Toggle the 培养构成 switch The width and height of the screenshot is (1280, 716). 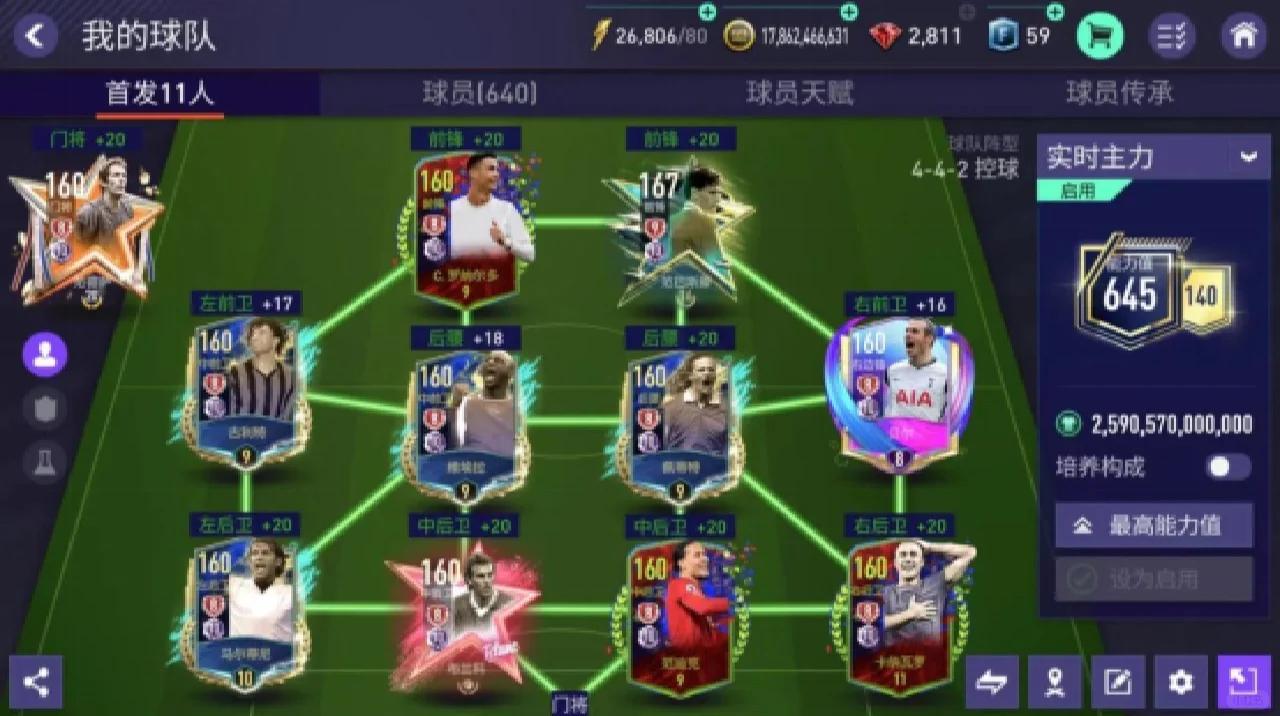pyautogui.click(x=1228, y=467)
